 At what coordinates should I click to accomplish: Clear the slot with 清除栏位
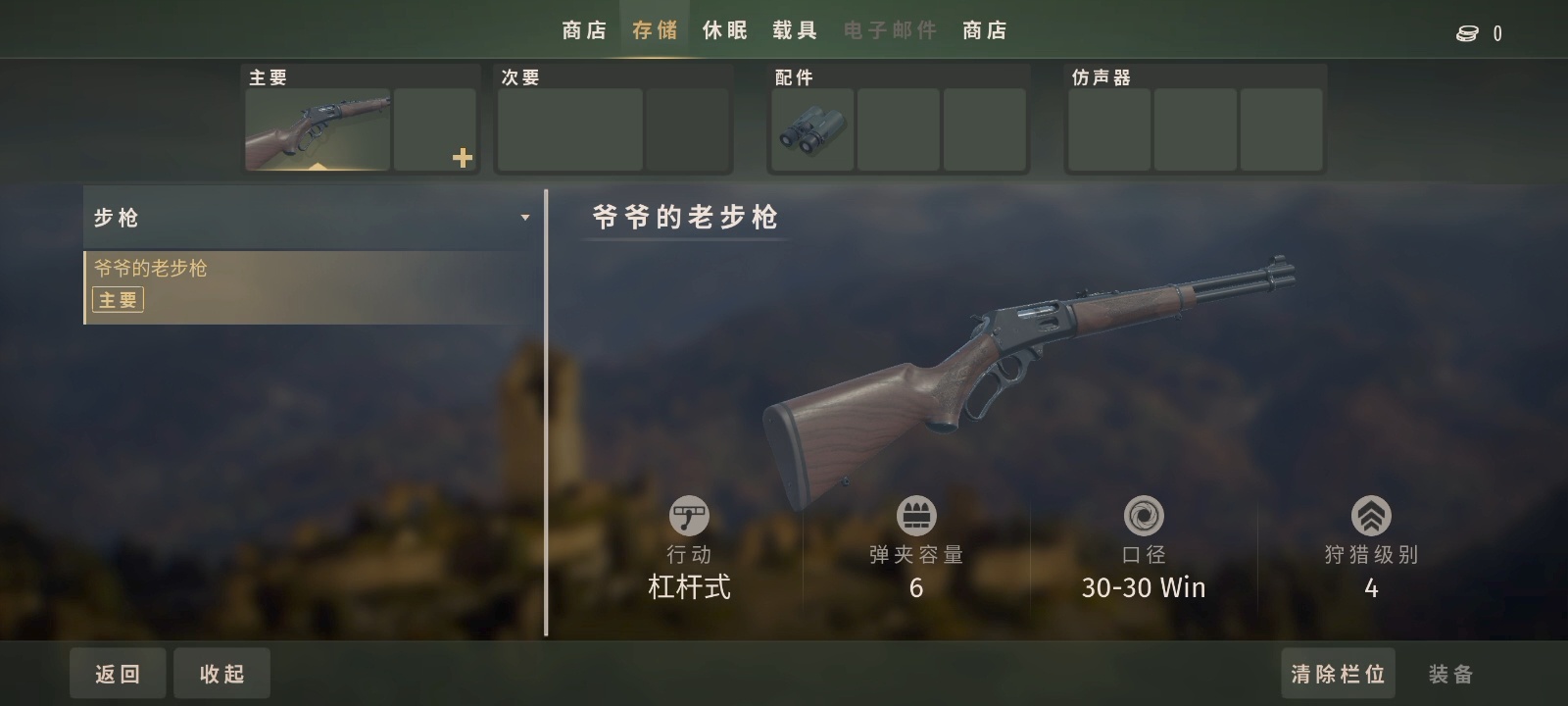coord(1338,674)
